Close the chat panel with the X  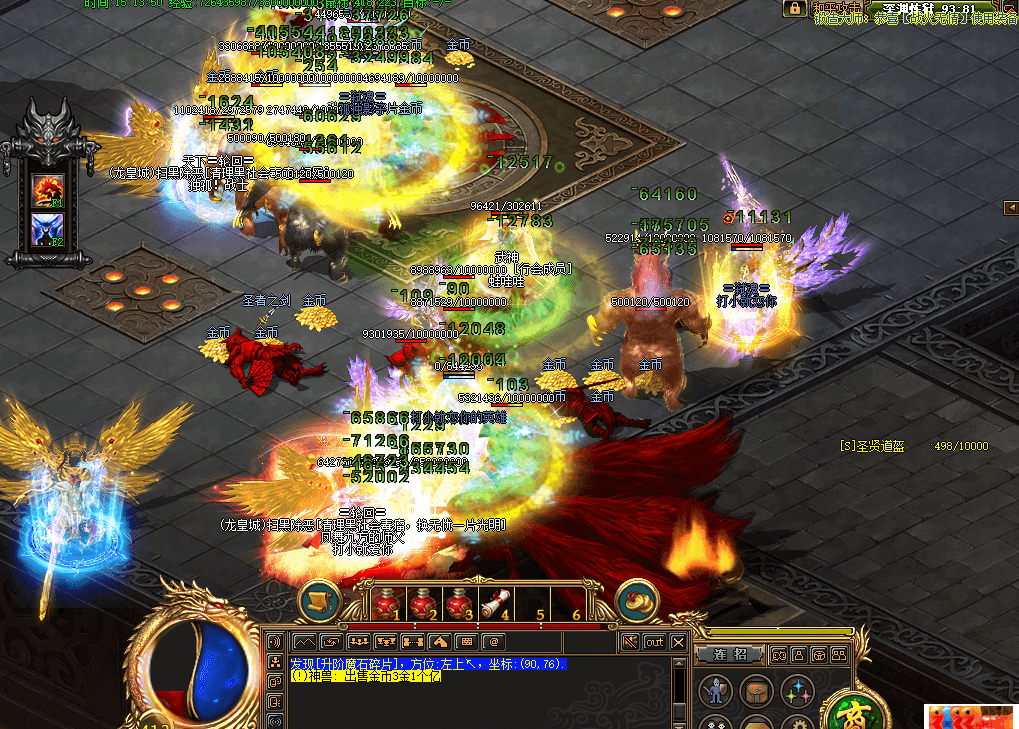[679, 641]
